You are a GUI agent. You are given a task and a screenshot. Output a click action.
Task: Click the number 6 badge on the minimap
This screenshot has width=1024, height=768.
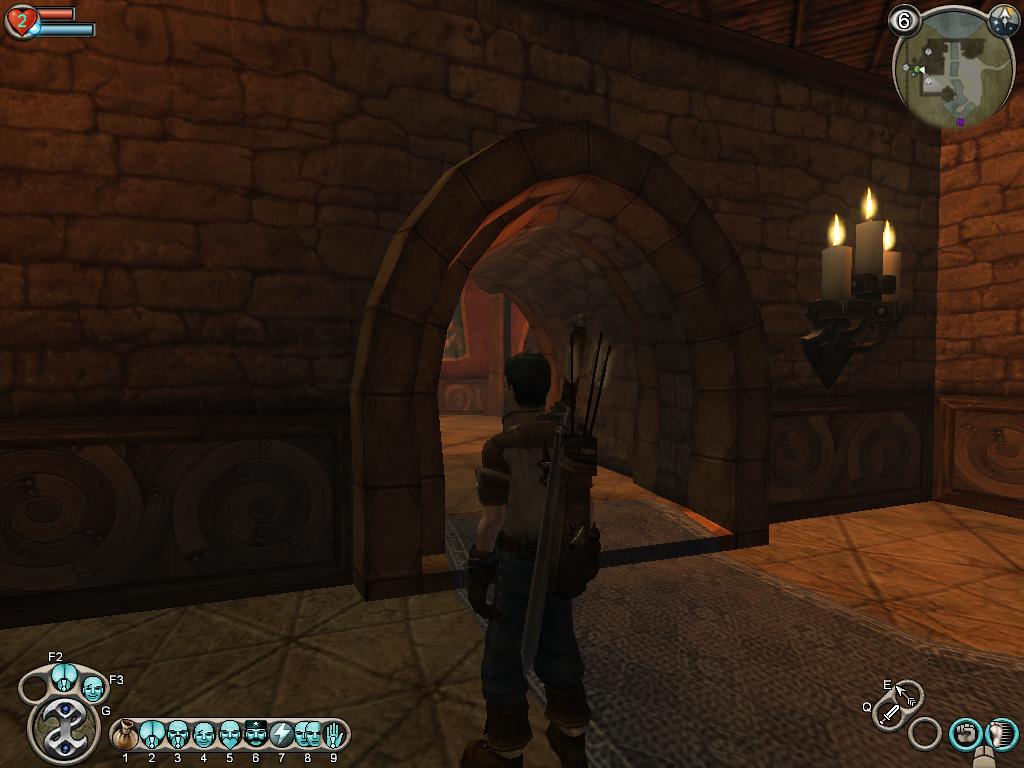903,21
